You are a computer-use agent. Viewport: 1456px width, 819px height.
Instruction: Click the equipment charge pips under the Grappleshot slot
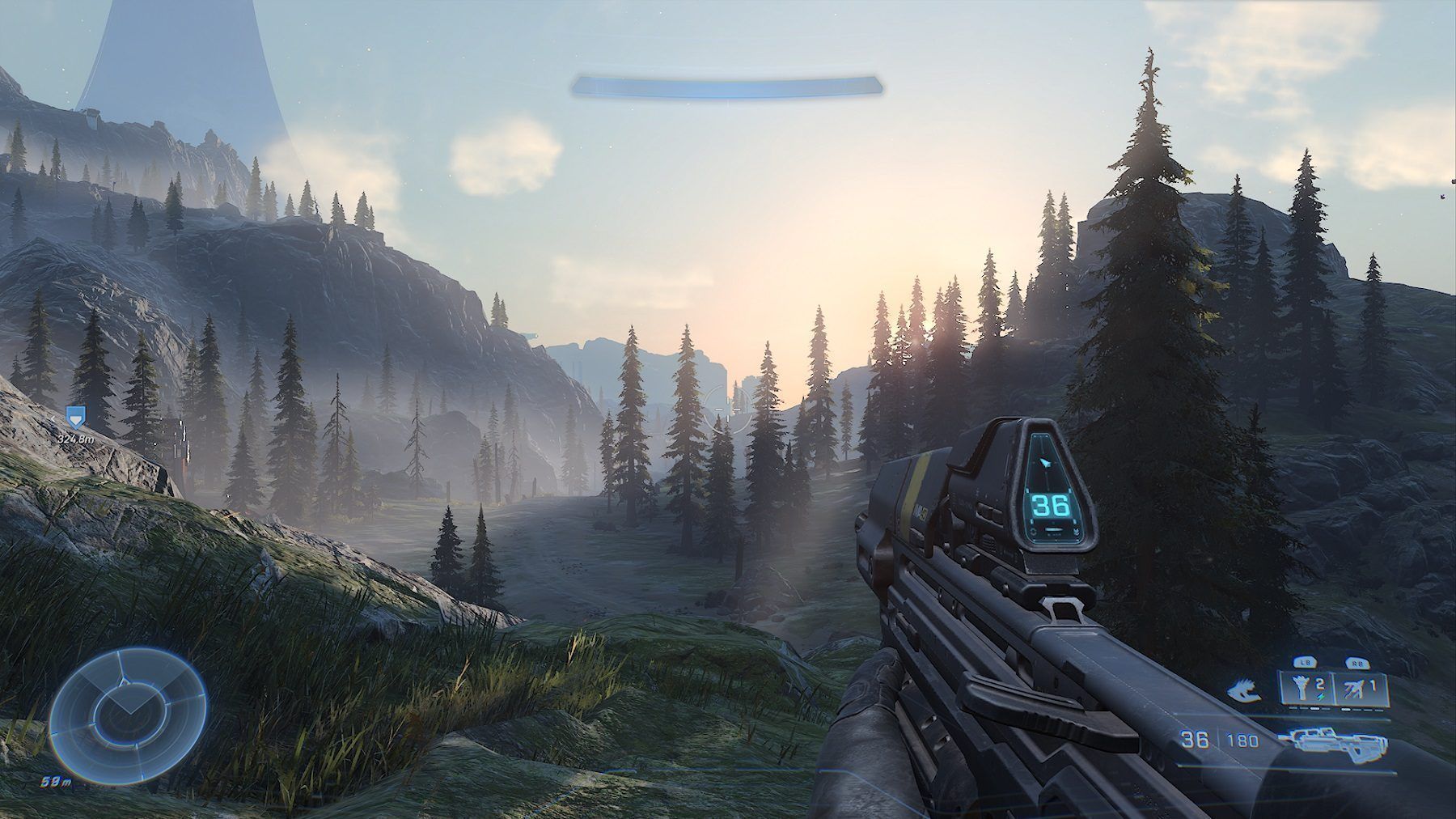pos(1309,708)
